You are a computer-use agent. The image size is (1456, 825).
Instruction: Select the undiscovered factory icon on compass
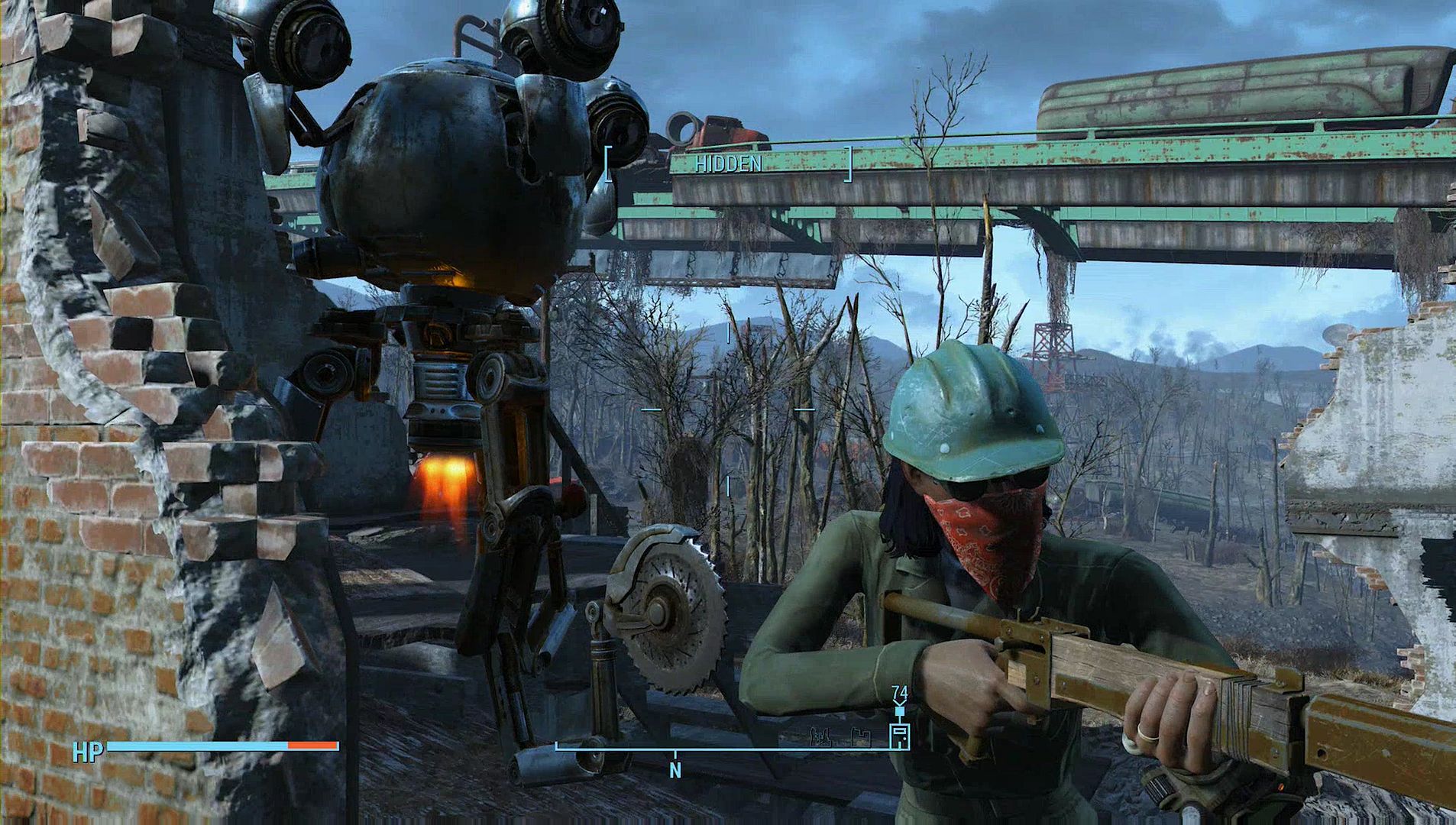pos(862,738)
